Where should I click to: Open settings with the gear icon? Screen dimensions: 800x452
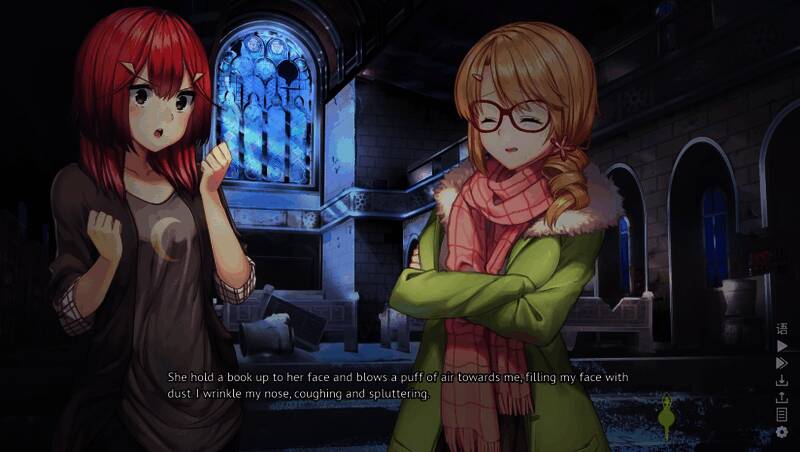(x=782, y=432)
